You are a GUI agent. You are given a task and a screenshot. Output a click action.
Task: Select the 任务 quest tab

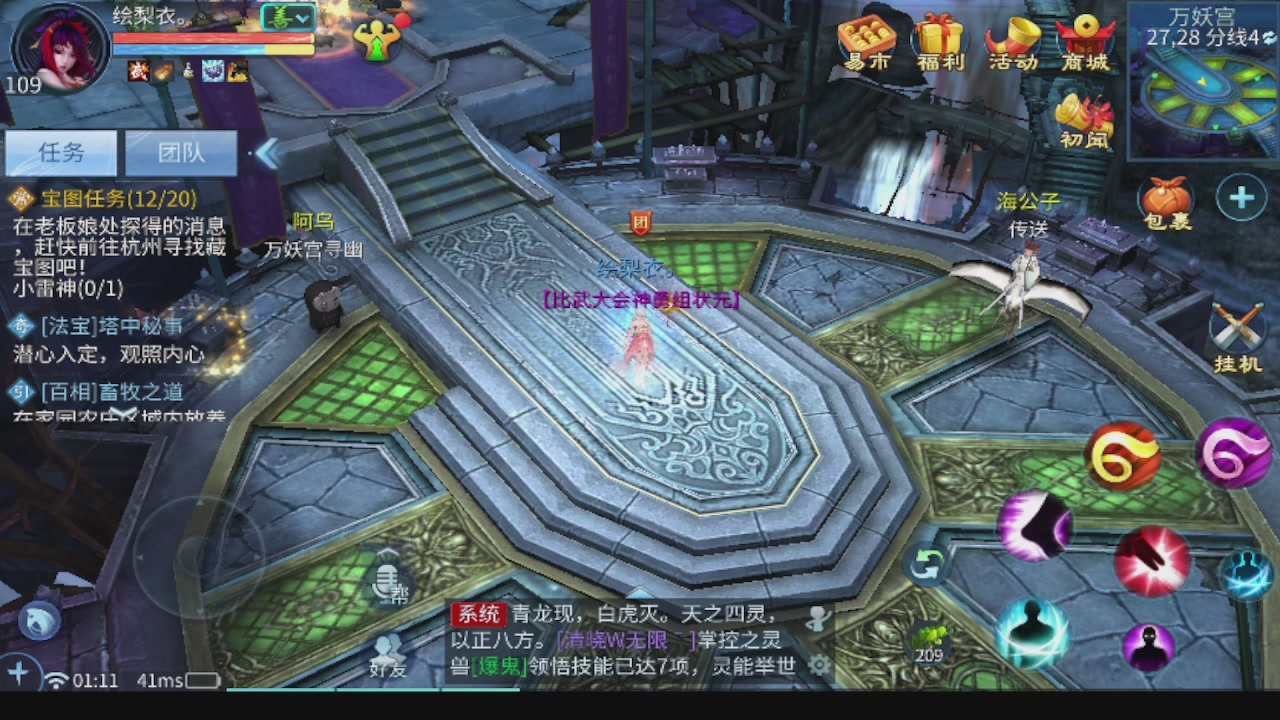click(62, 152)
